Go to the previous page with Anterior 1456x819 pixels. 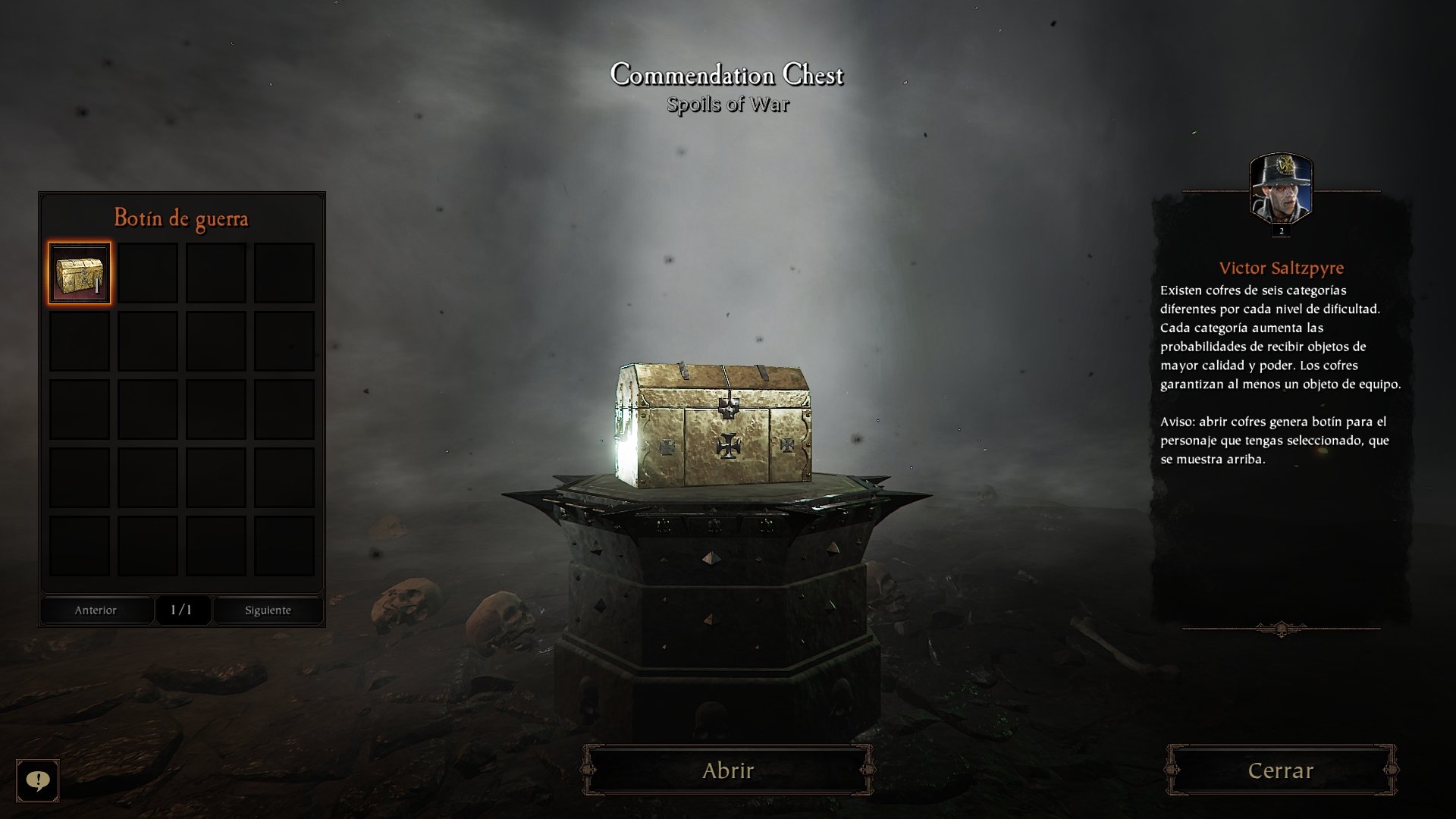click(96, 610)
